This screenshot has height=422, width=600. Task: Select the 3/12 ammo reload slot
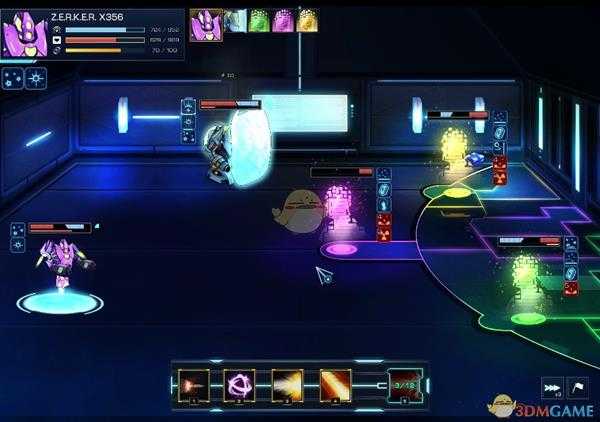coord(405,385)
